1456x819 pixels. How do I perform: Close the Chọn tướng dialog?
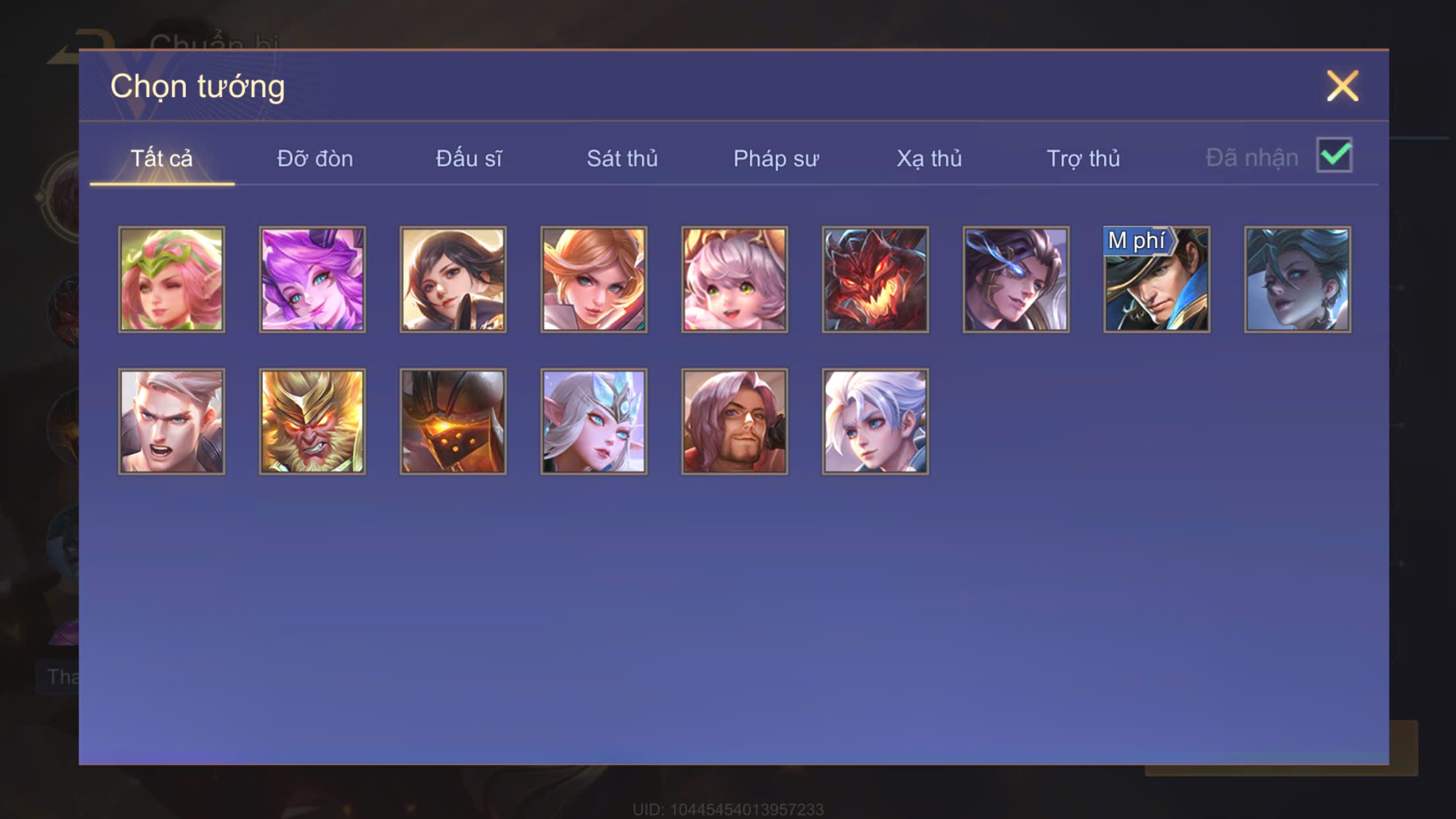point(1342,86)
